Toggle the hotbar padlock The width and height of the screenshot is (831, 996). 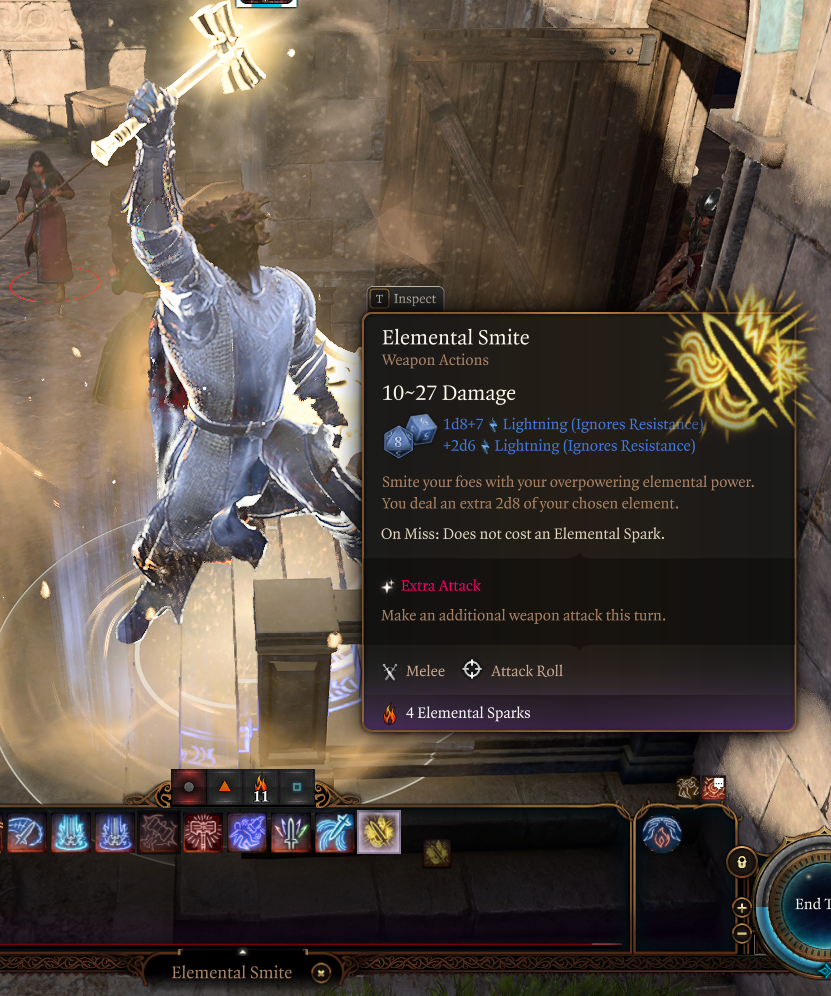[x=740, y=861]
